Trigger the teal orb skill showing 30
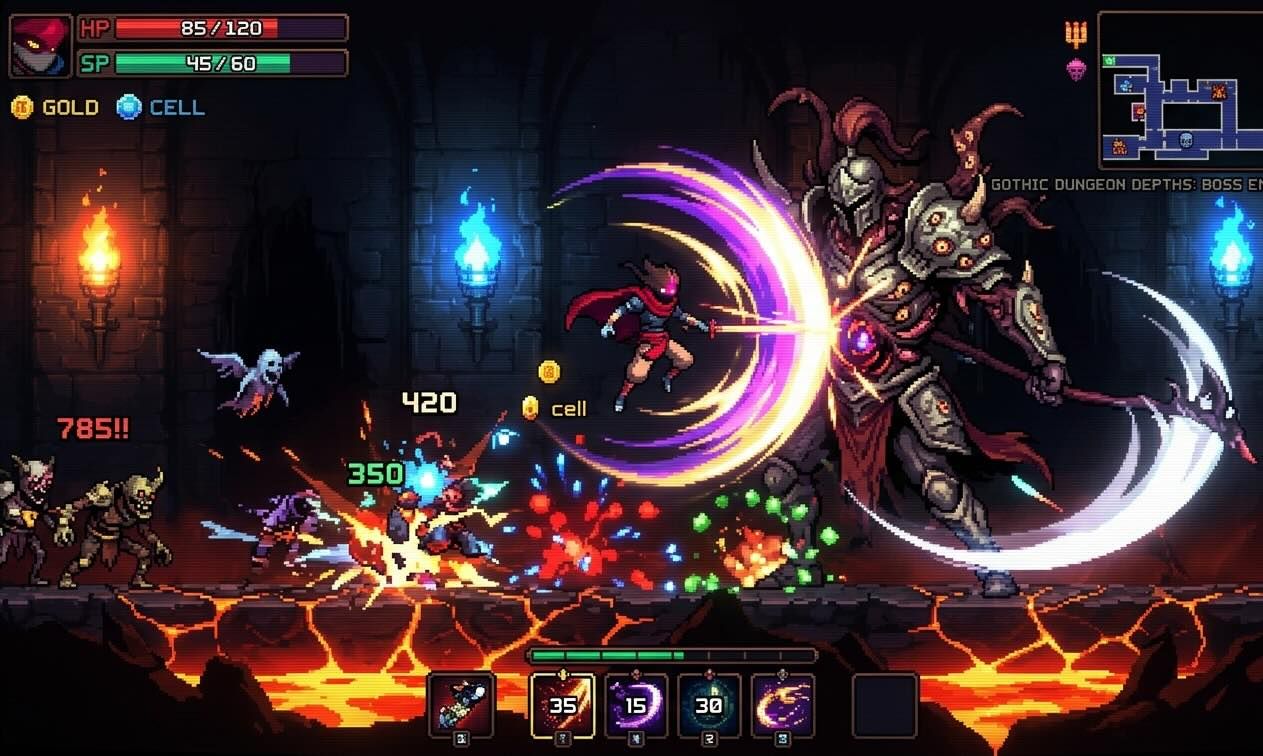This screenshot has width=1263, height=756. (709, 705)
